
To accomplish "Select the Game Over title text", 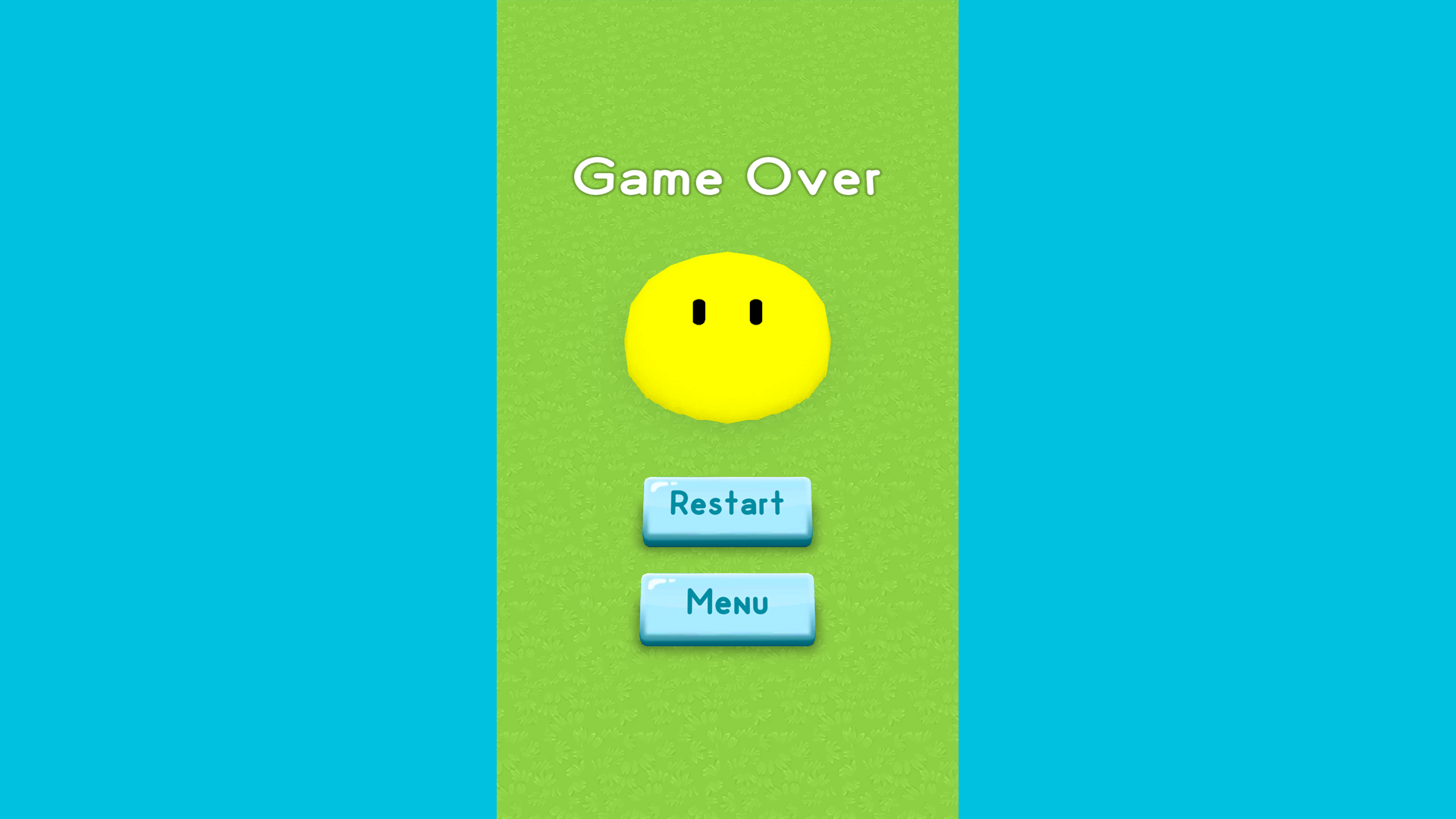I will coord(726,178).
